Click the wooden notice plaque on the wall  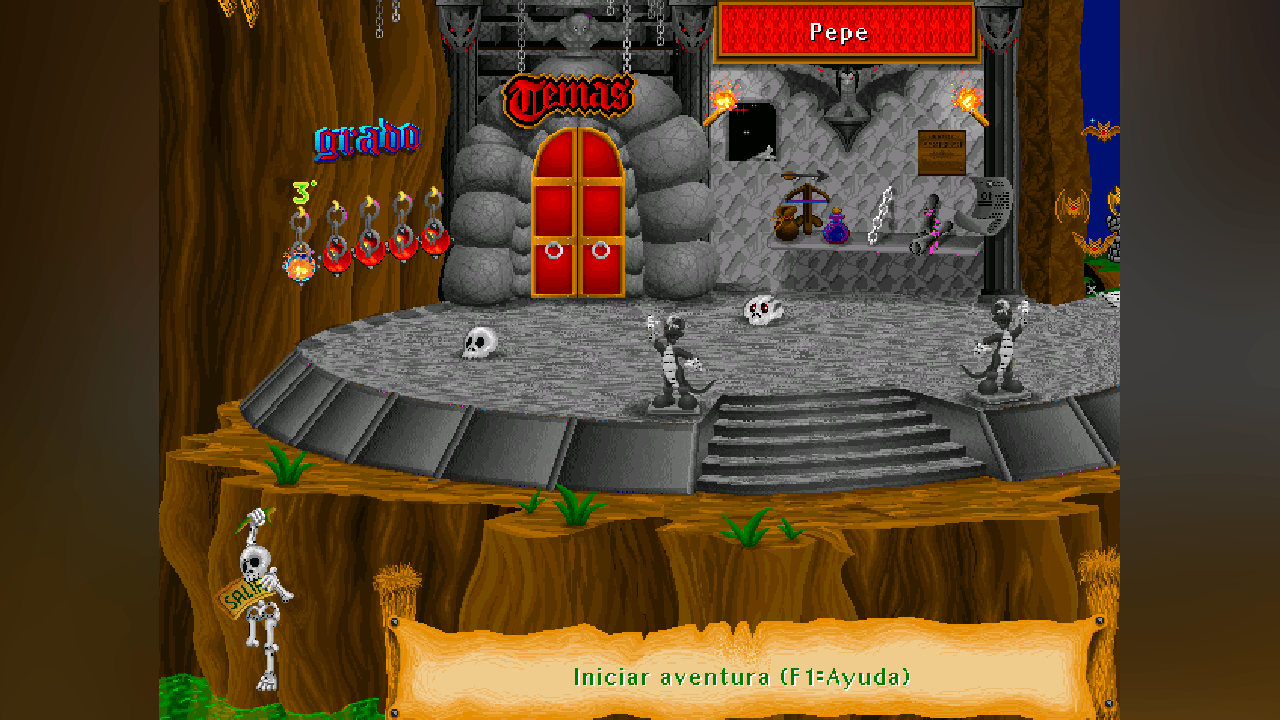click(x=941, y=153)
